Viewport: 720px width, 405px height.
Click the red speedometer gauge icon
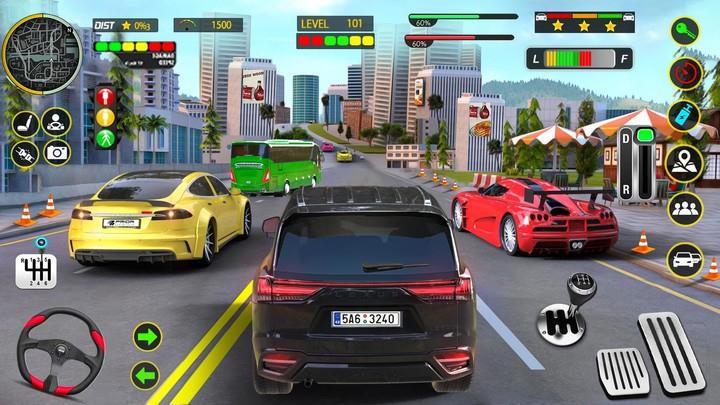tap(685, 72)
